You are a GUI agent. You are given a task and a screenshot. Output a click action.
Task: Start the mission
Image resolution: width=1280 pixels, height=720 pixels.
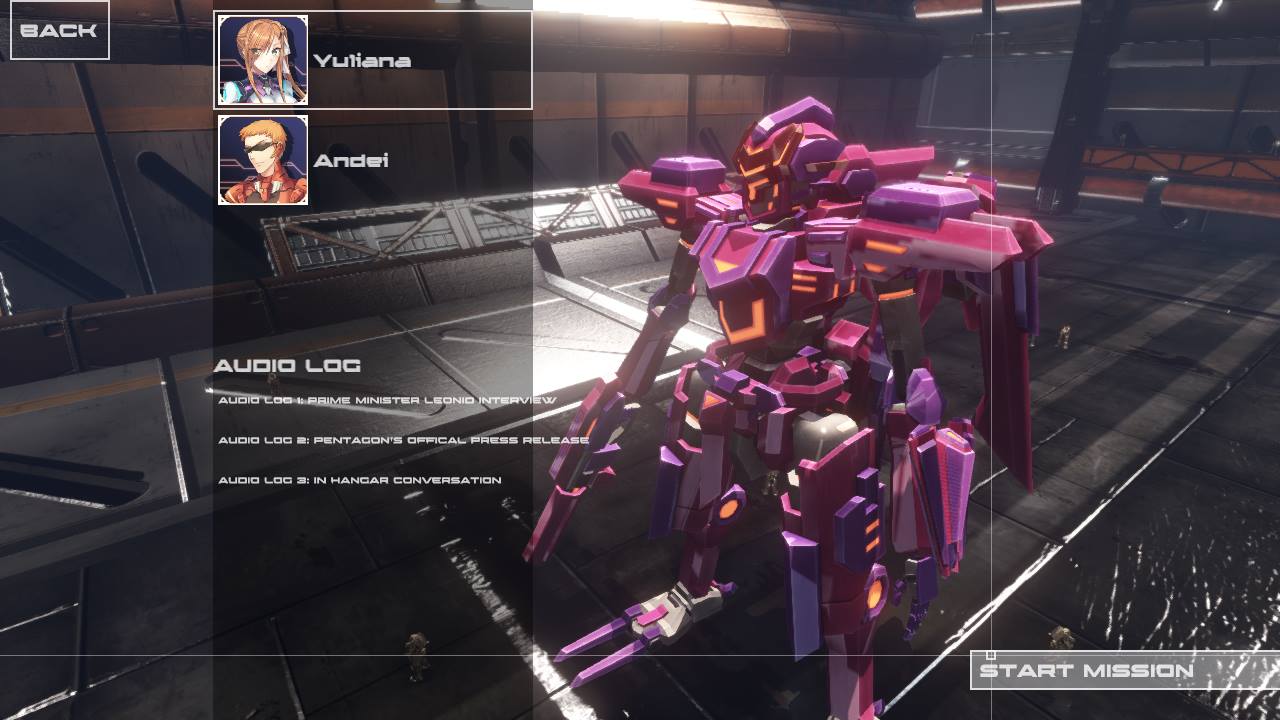pyautogui.click(x=1086, y=670)
